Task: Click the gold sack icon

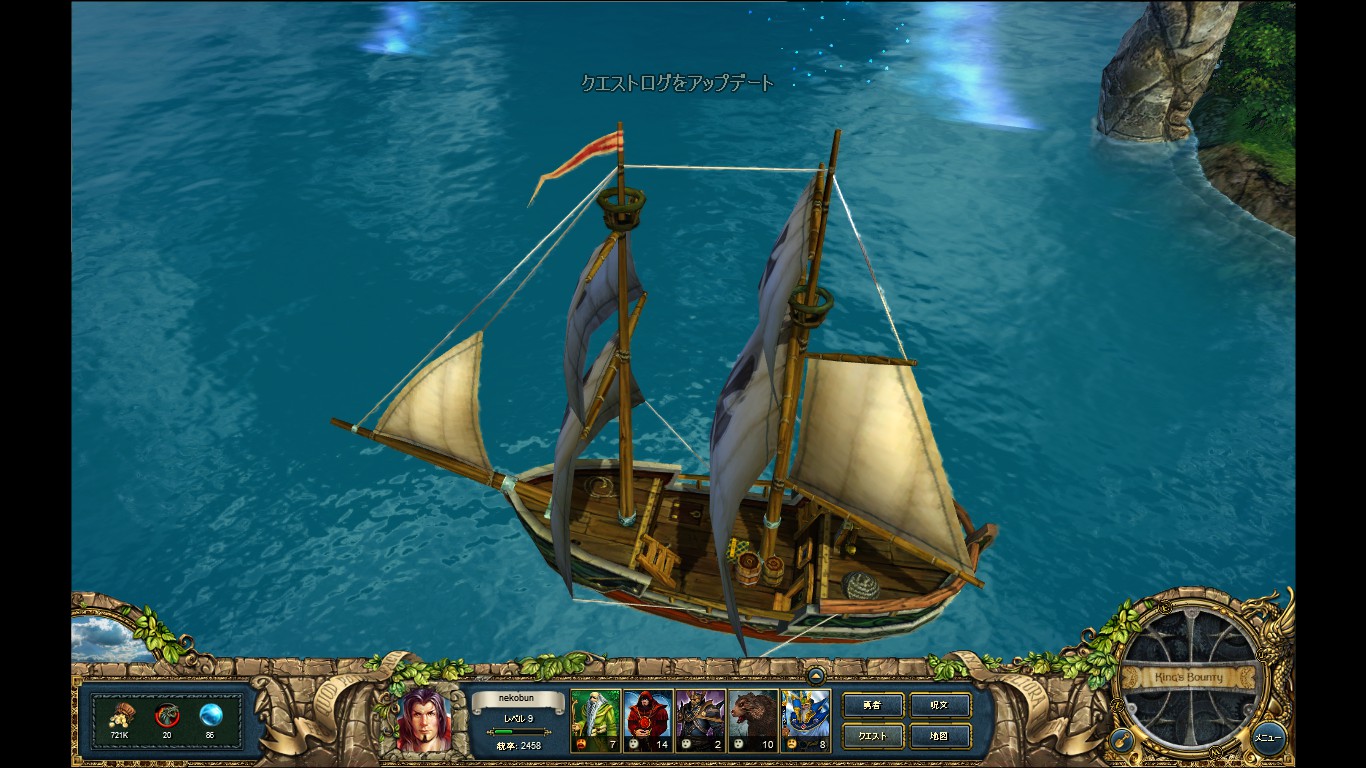Action: [x=120, y=715]
